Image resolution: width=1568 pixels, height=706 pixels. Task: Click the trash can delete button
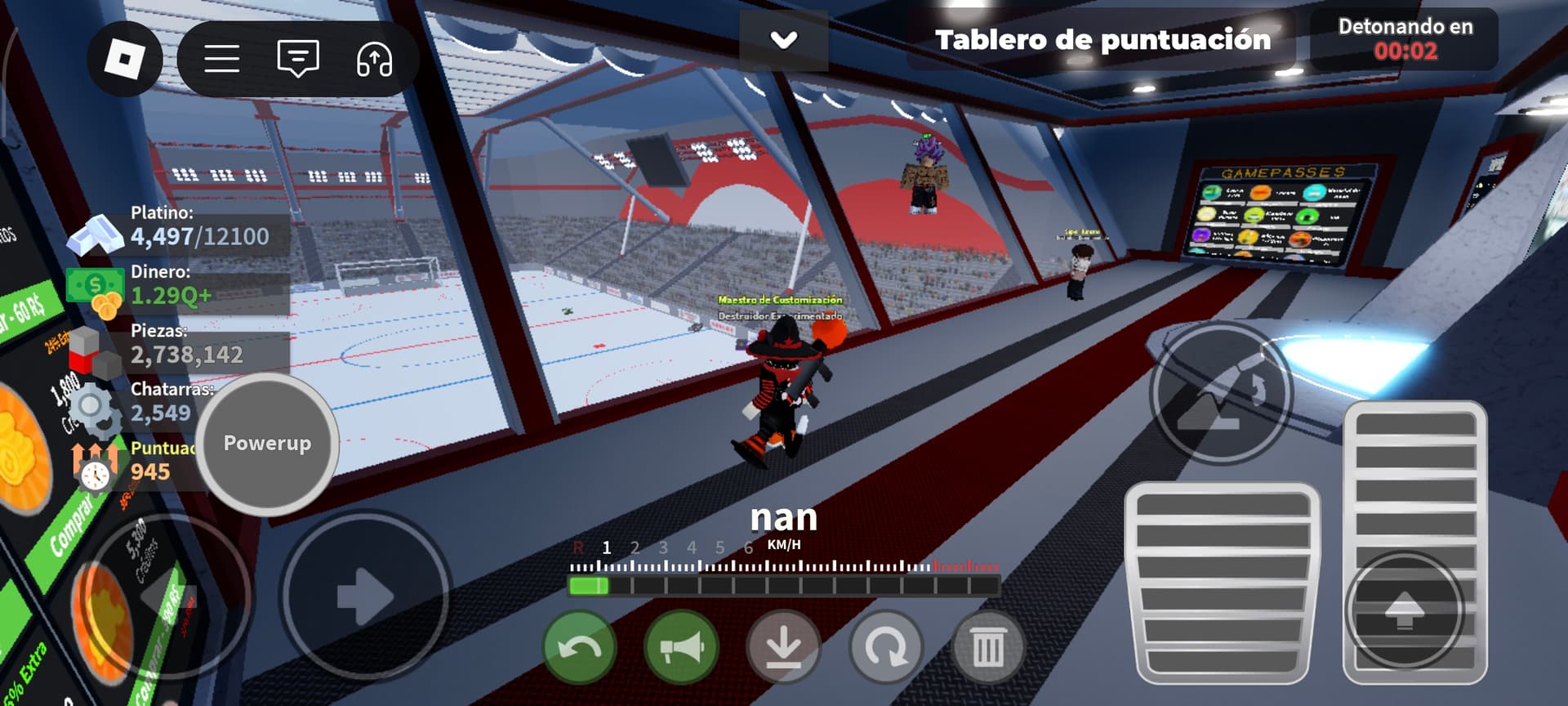click(987, 648)
